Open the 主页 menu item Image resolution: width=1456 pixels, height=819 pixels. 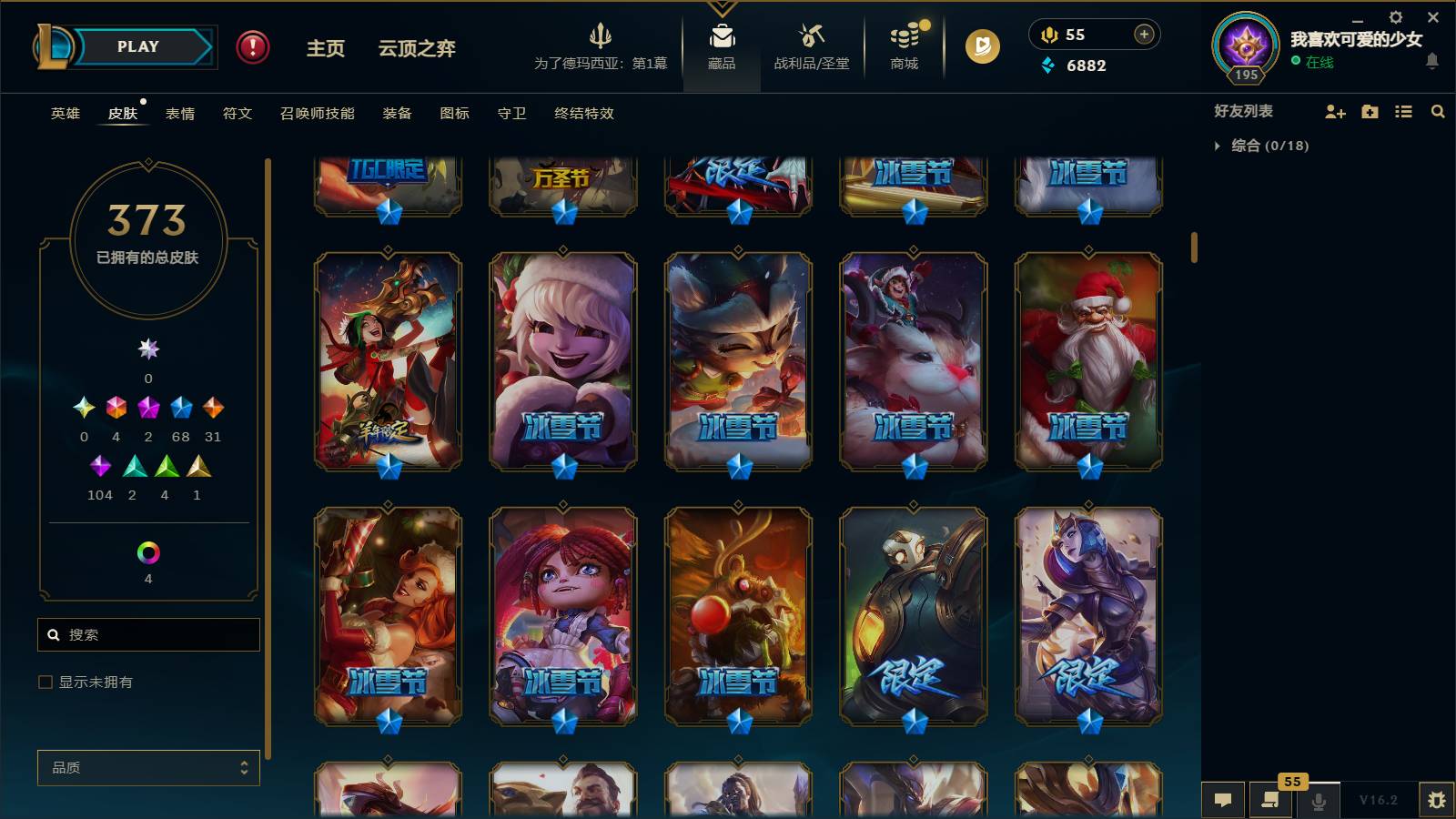pyautogui.click(x=325, y=50)
